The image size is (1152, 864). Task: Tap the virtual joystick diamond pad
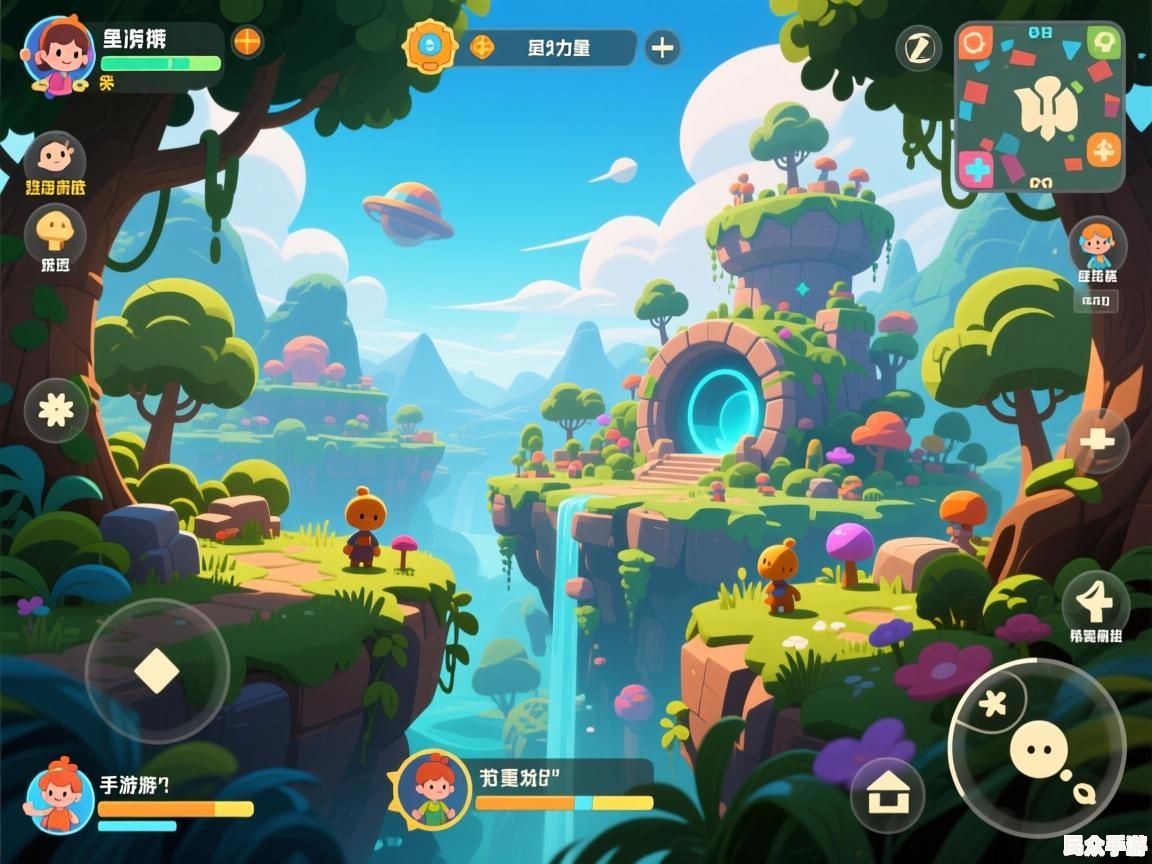coord(157,670)
